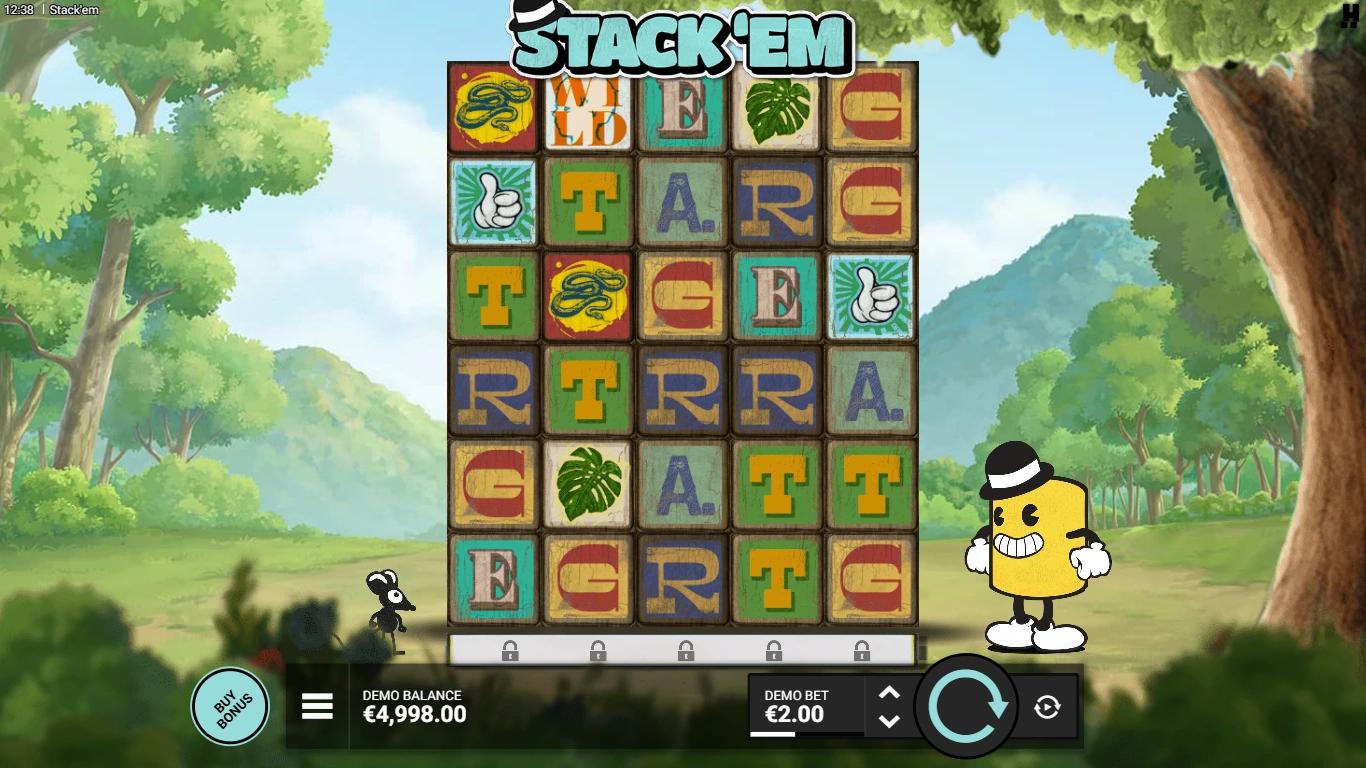Spin the reels with the circular arrow button
This screenshot has width=1366, height=768.
click(x=967, y=706)
